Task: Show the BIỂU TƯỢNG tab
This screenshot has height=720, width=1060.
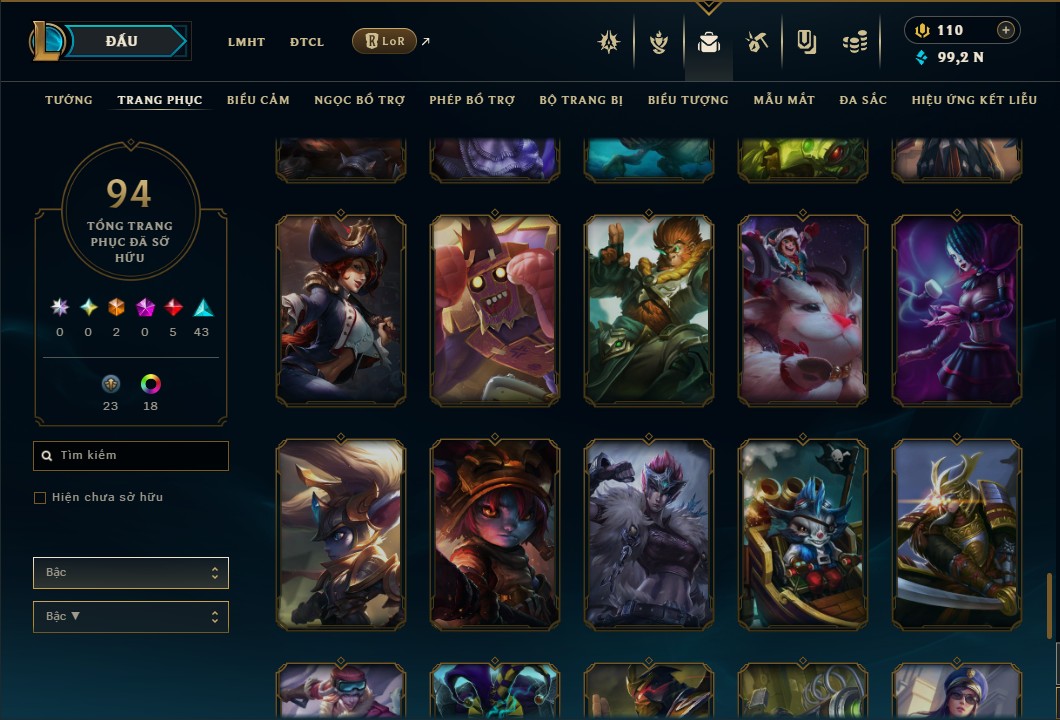Action: (688, 100)
